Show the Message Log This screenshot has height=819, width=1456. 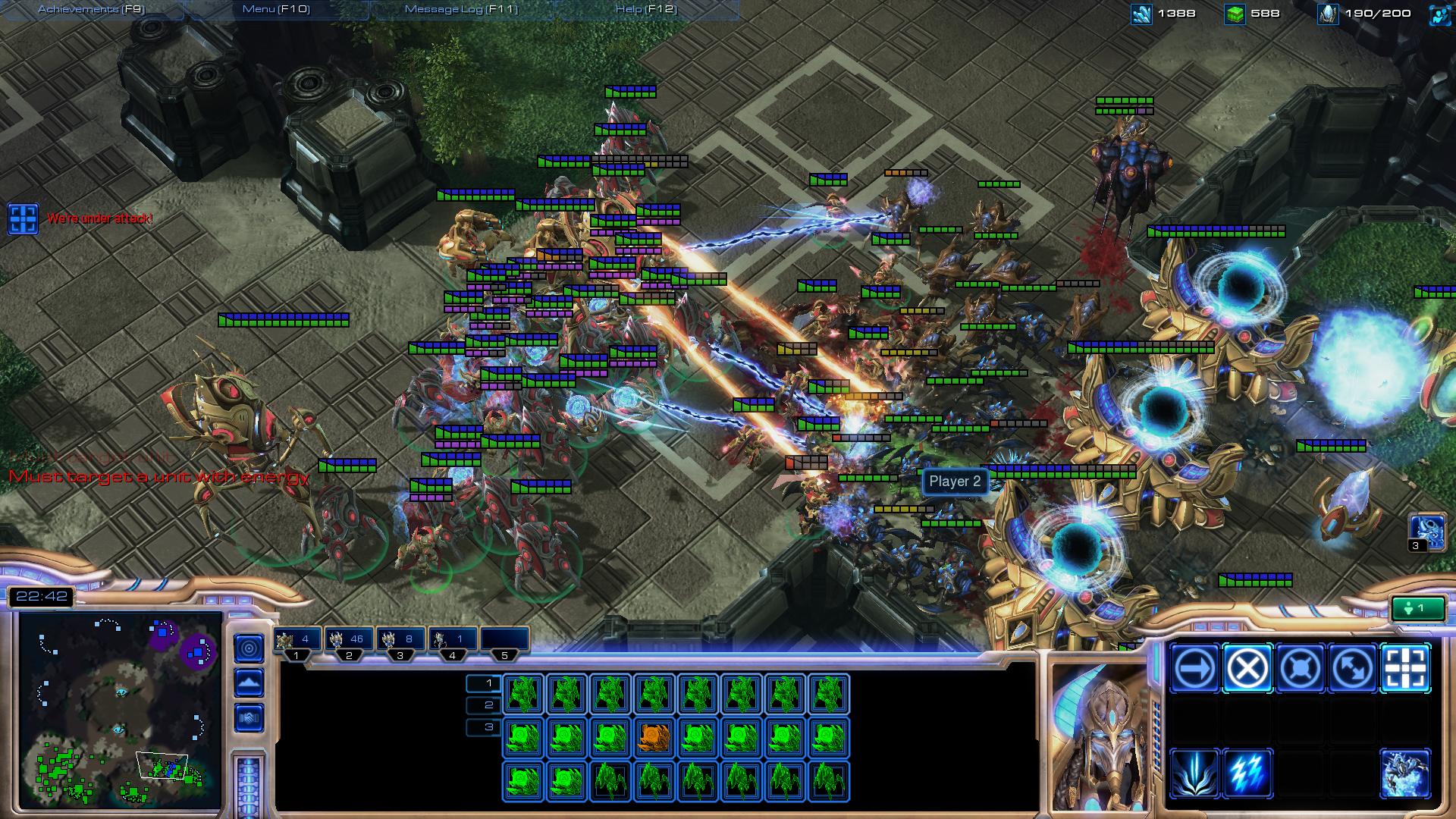pos(461,9)
